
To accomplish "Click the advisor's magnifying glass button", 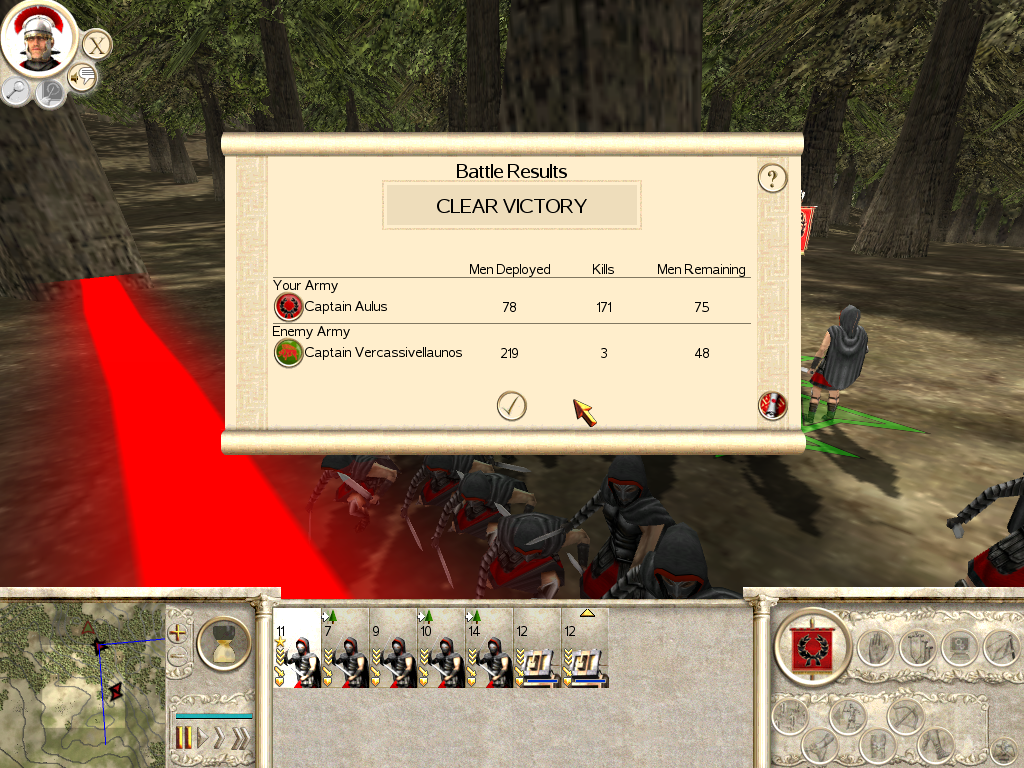I will pos(16,91).
